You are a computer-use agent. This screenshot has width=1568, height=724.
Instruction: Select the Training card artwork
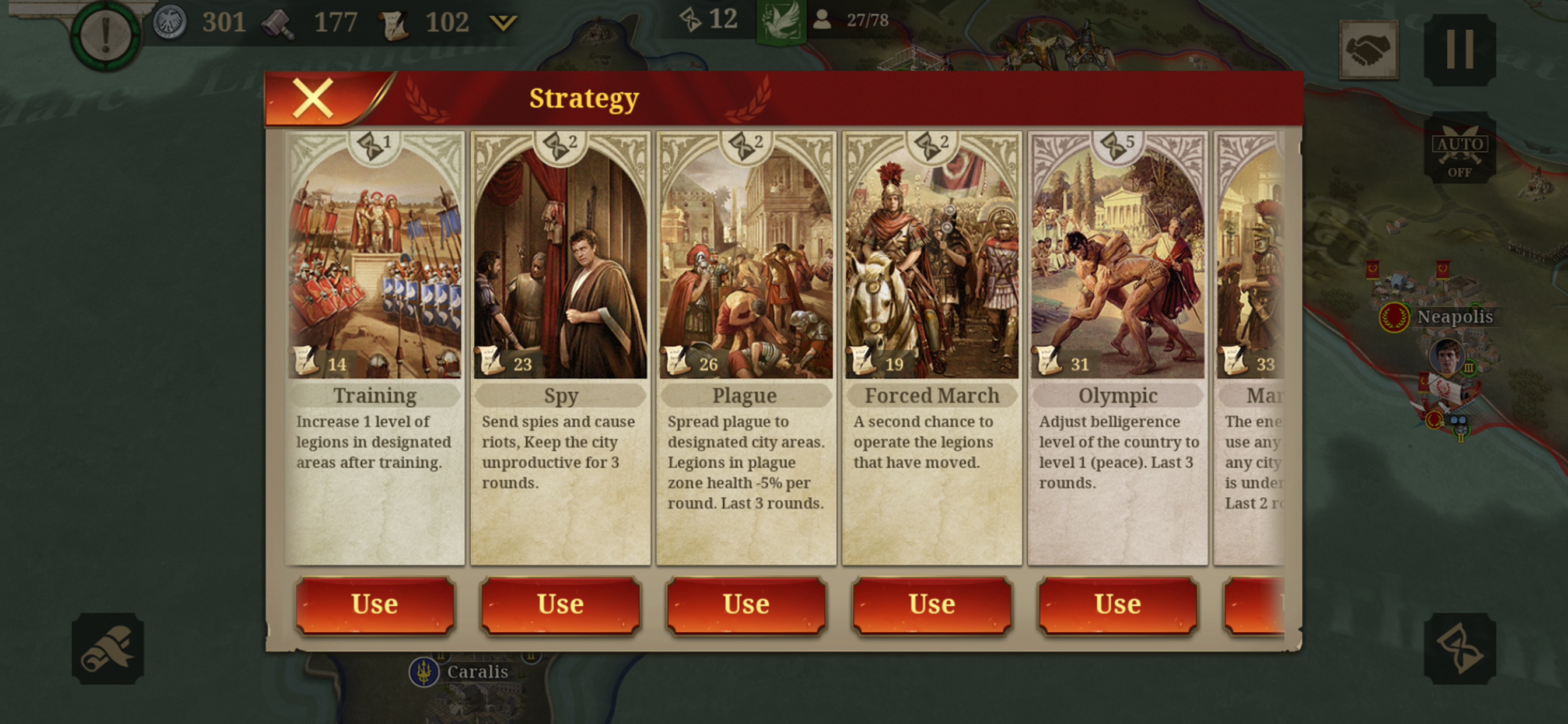coord(375,262)
